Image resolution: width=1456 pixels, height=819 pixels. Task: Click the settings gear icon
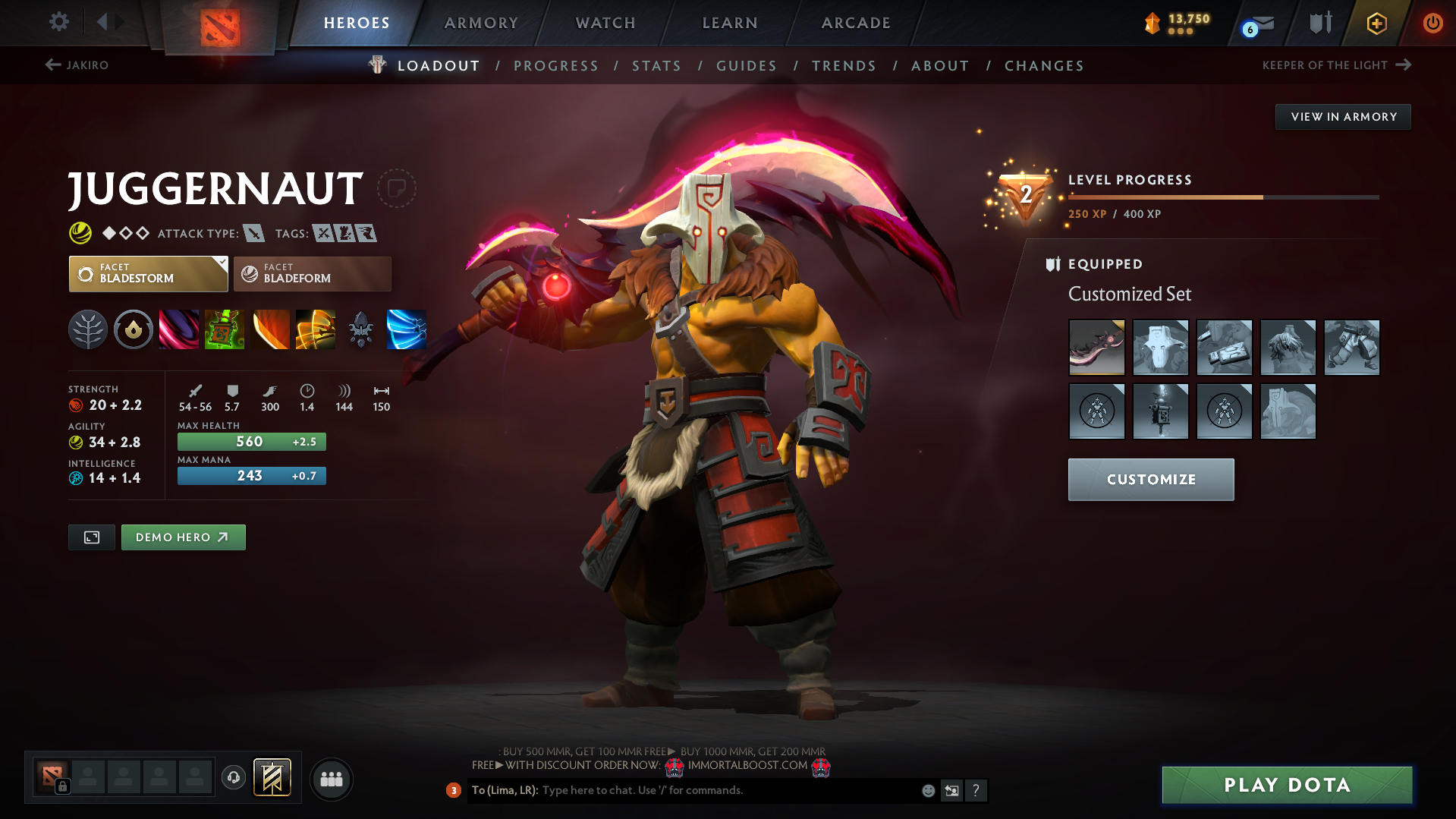tap(58, 23)
